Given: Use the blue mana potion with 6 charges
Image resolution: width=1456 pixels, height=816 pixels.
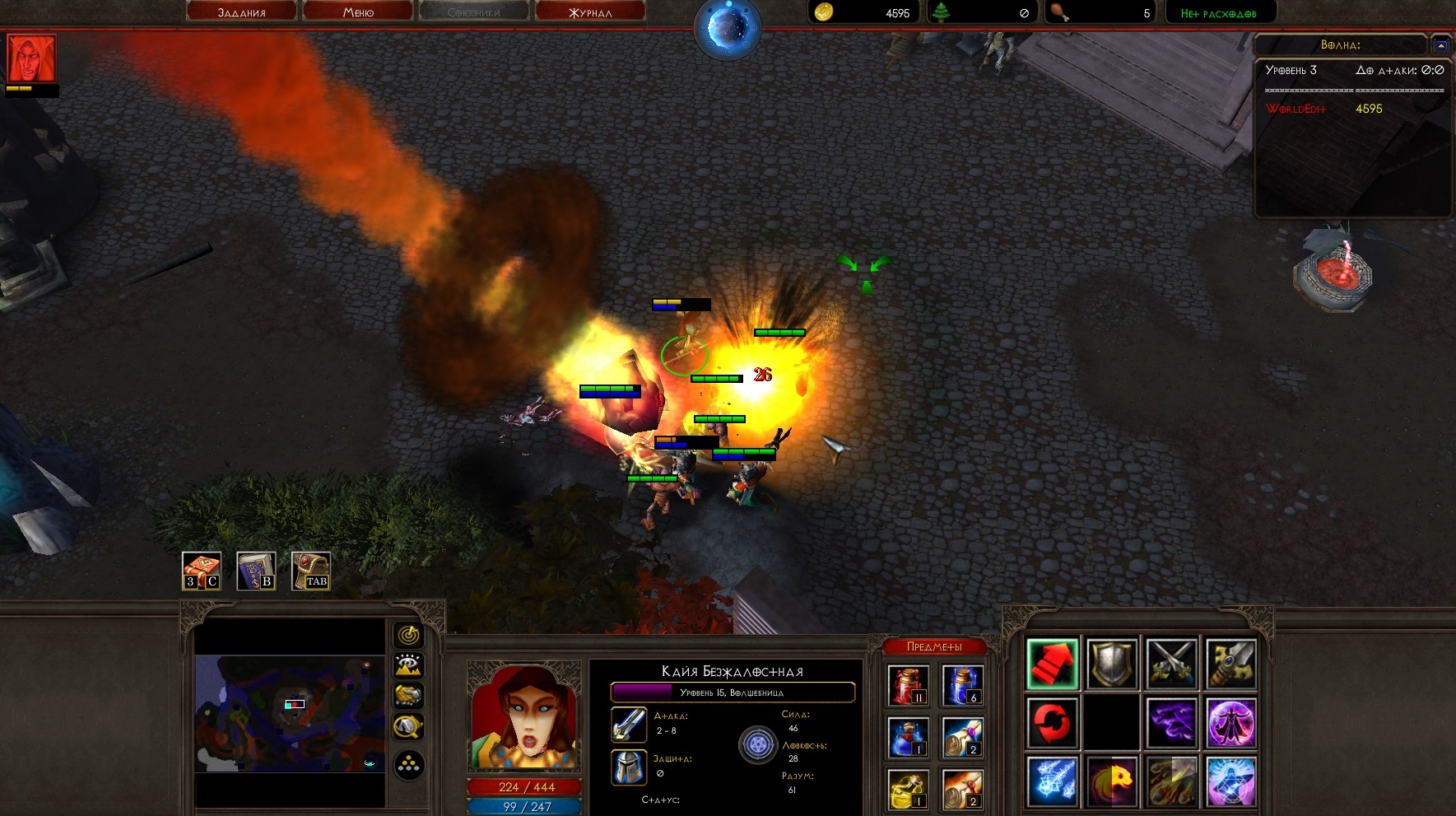Looking at the screenshot, I should [x=962, y=686].
